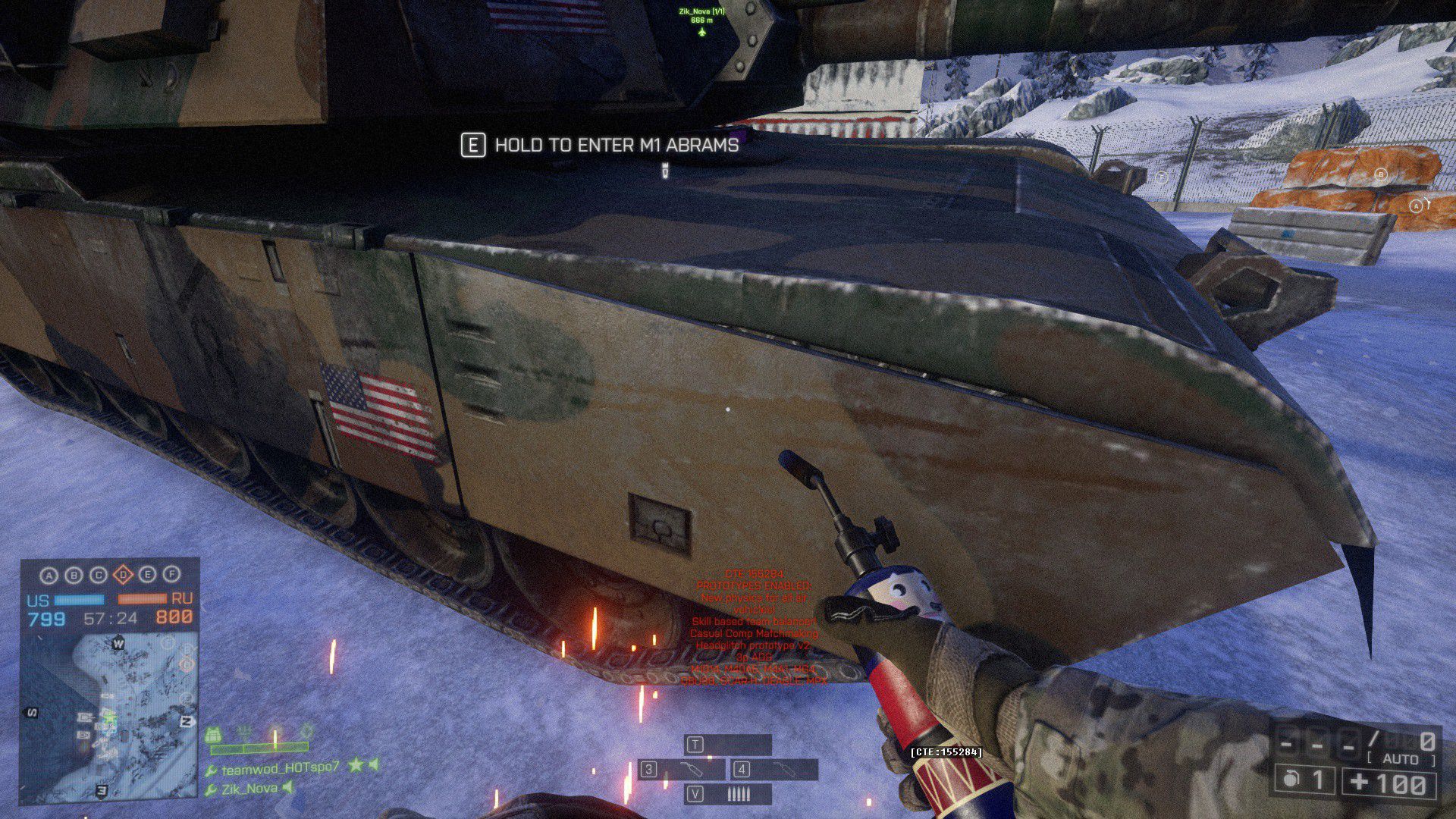
Task: Click the green vest squad perk icon
Action: [x=214, y=735]
